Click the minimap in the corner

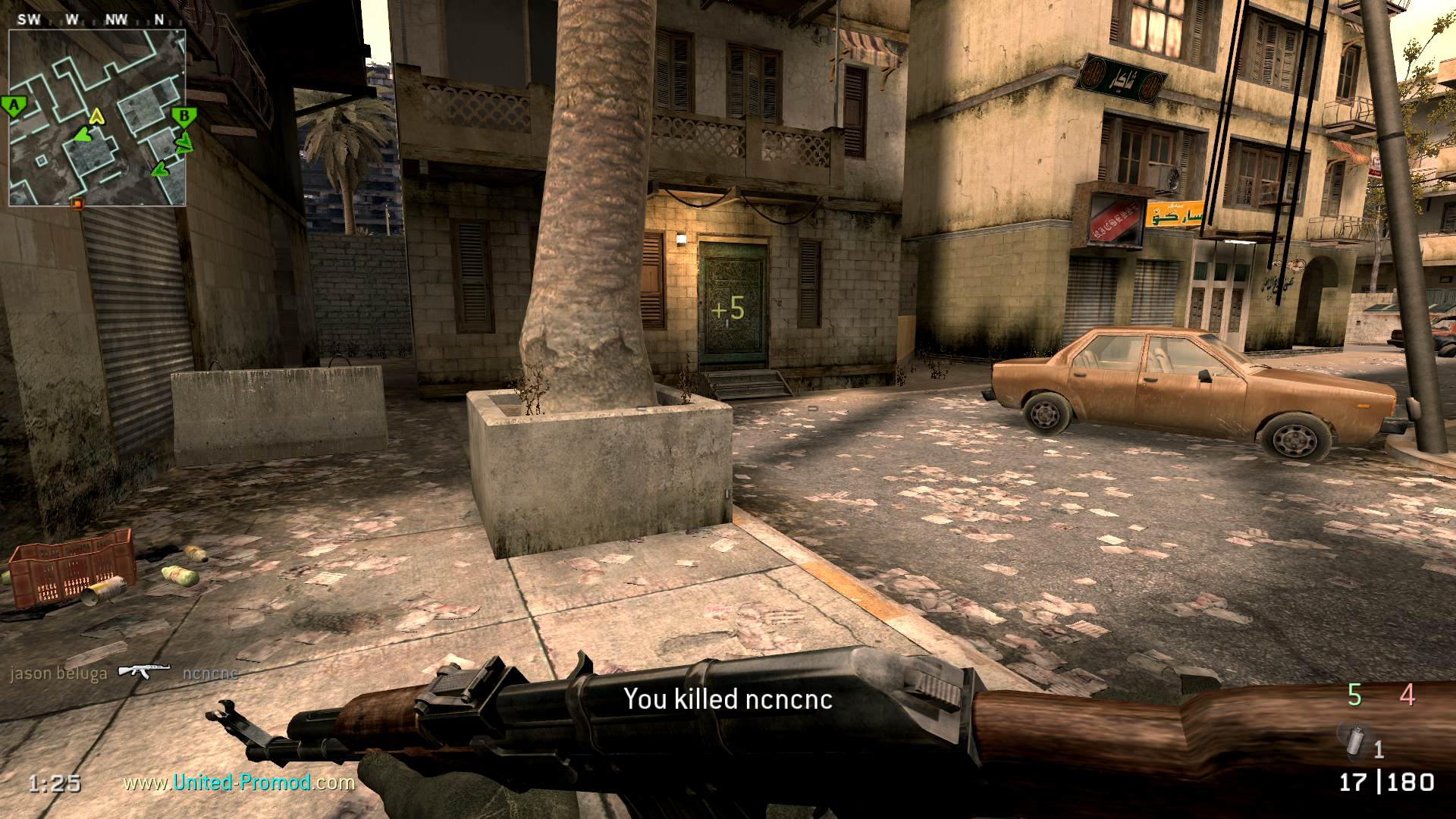(97, 118)
